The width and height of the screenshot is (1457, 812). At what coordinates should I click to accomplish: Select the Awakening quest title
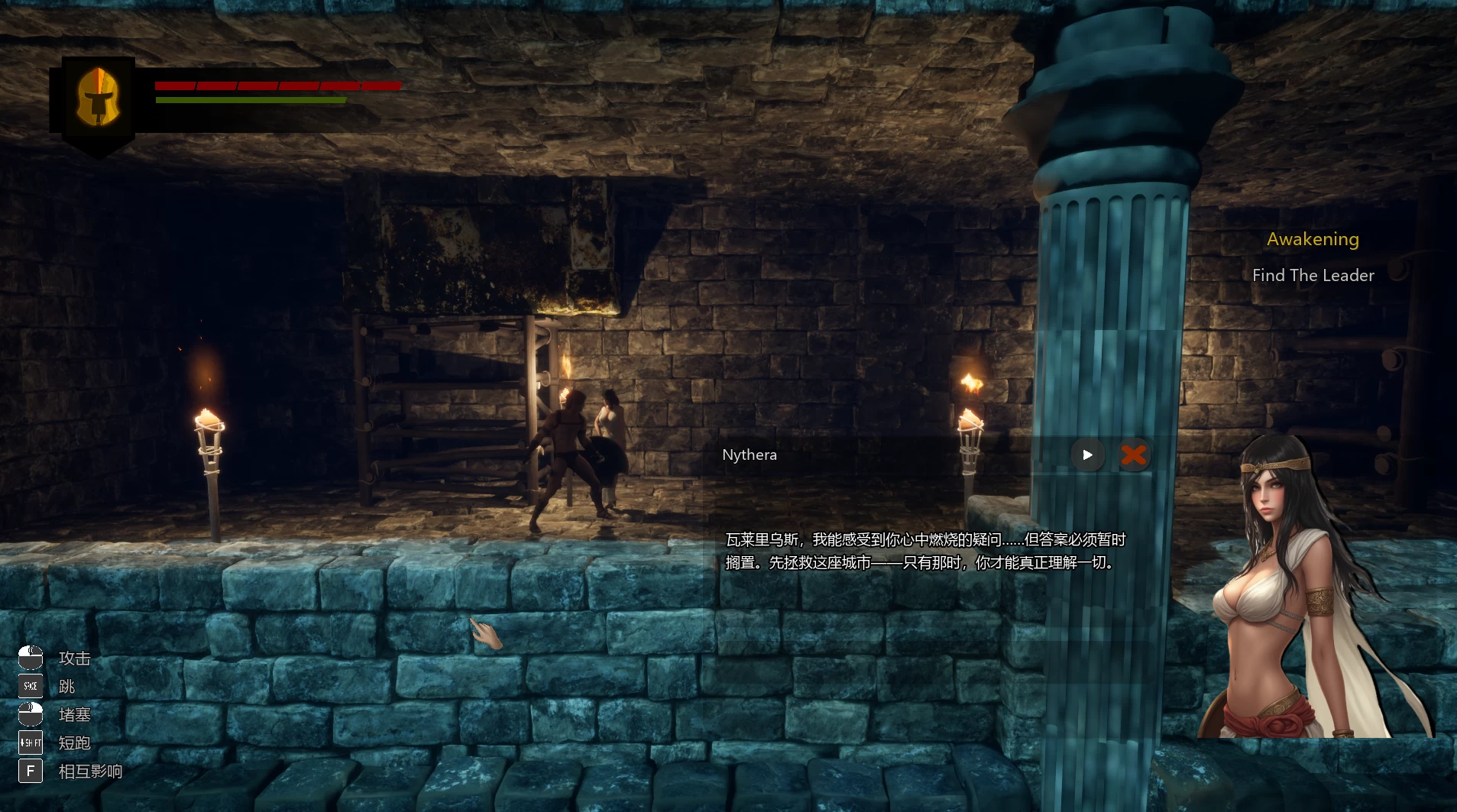click(x=1313, y=239)
